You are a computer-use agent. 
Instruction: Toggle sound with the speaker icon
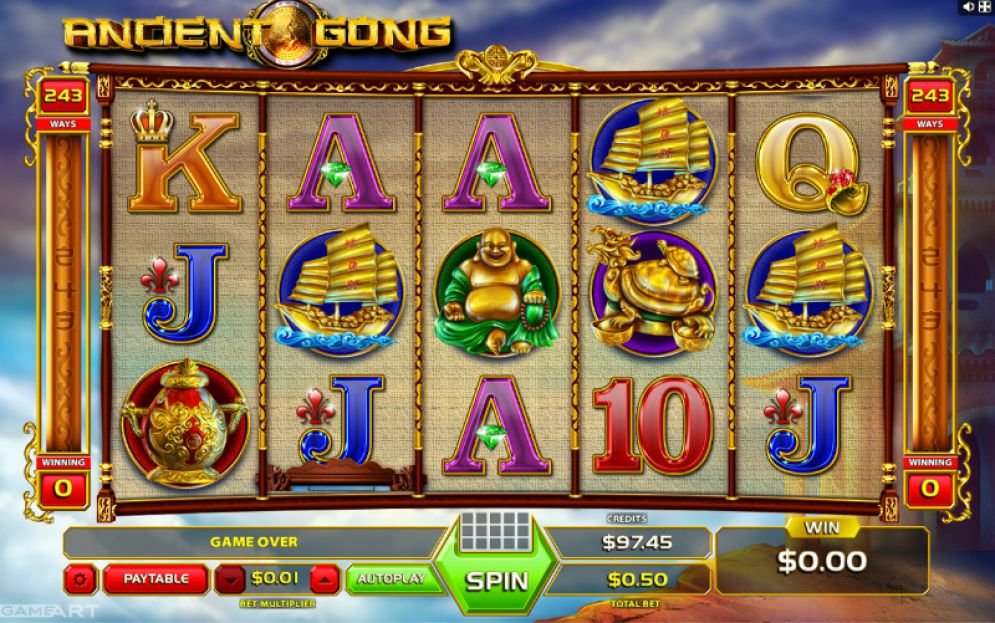pyautogui.click(x=968, y=7)
